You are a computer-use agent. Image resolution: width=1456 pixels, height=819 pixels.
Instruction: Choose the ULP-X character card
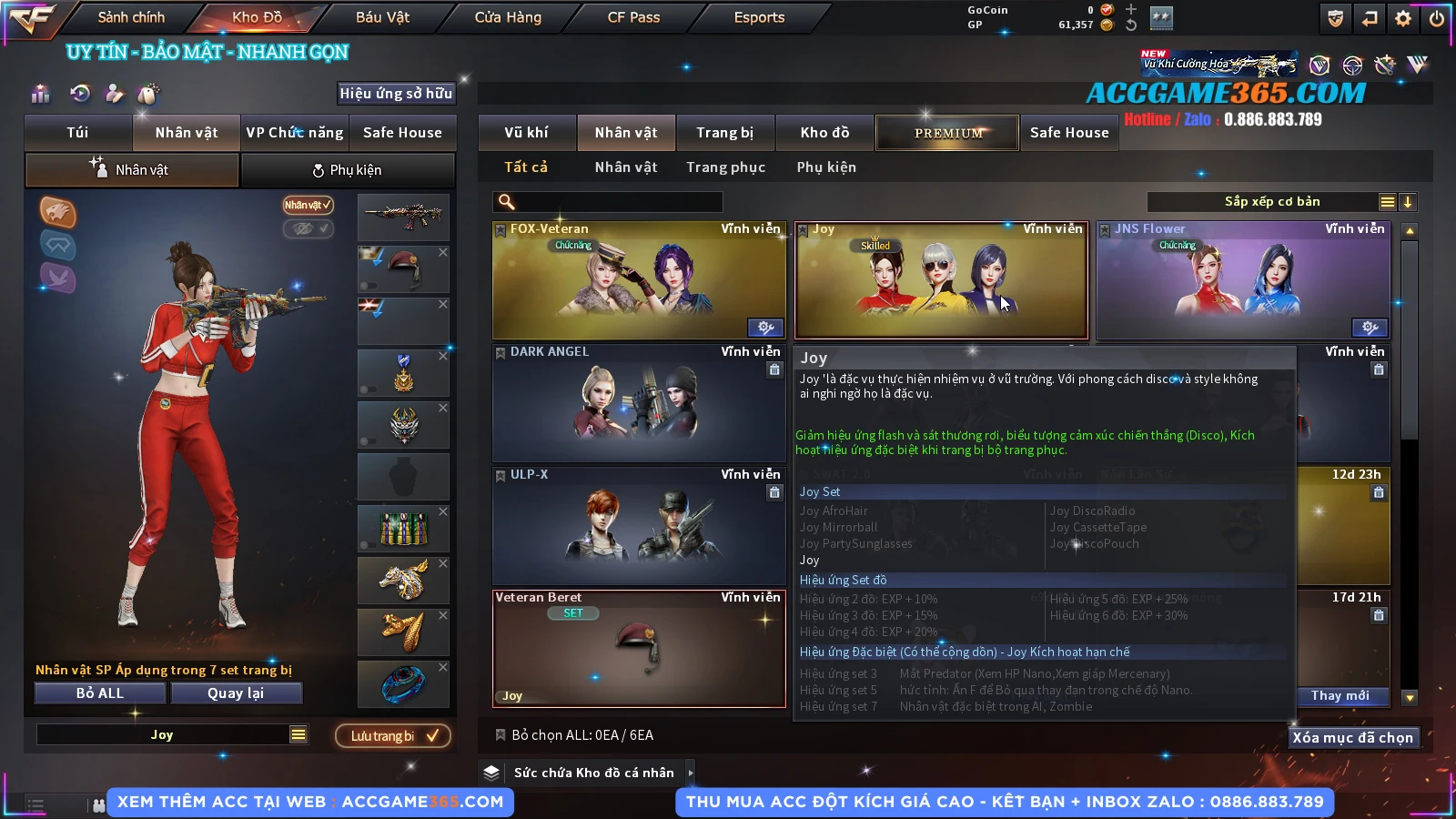coord(638,526)
